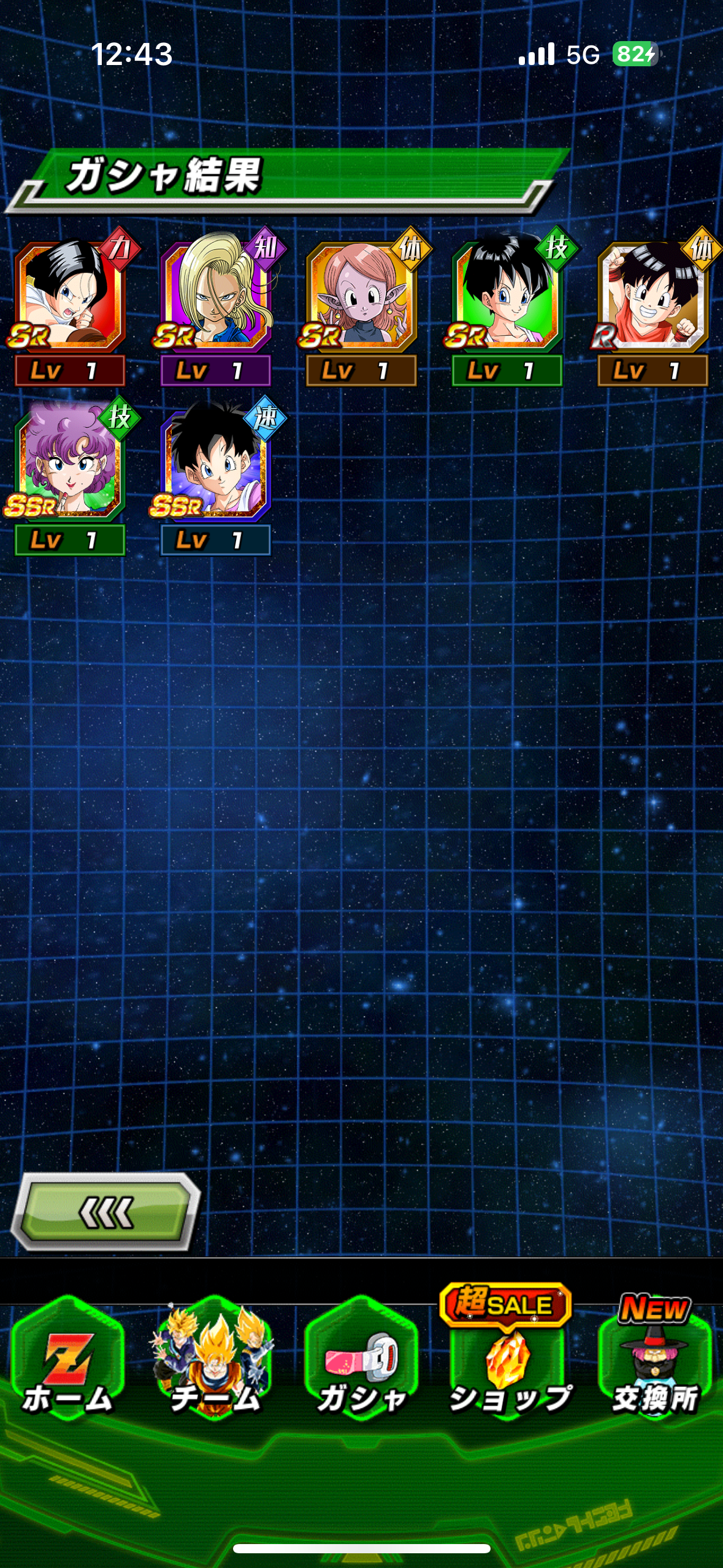Open the チーム team menu
723x1568 pixels.
pyautogui.click(x=215, y=1363)
